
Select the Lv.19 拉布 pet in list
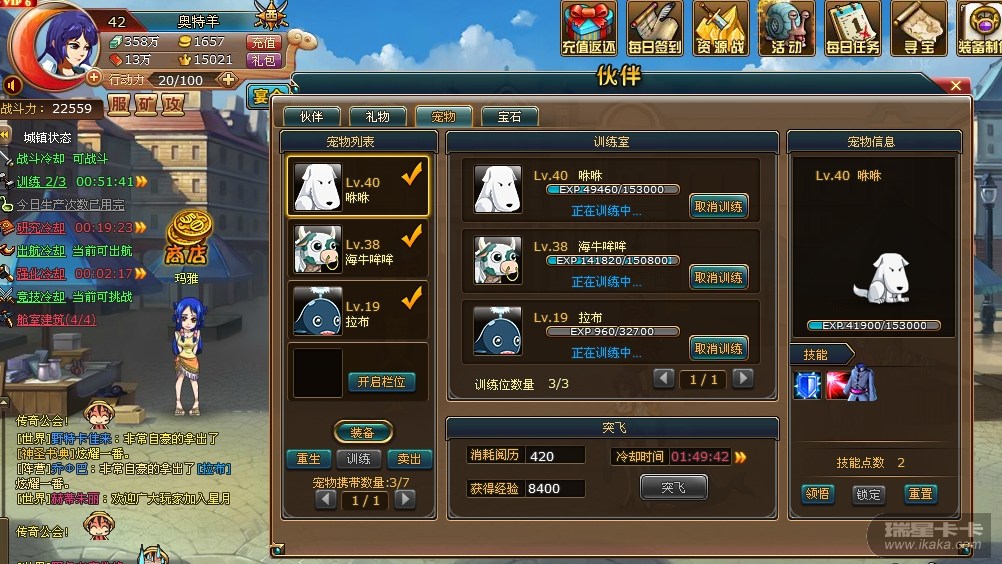358,313
